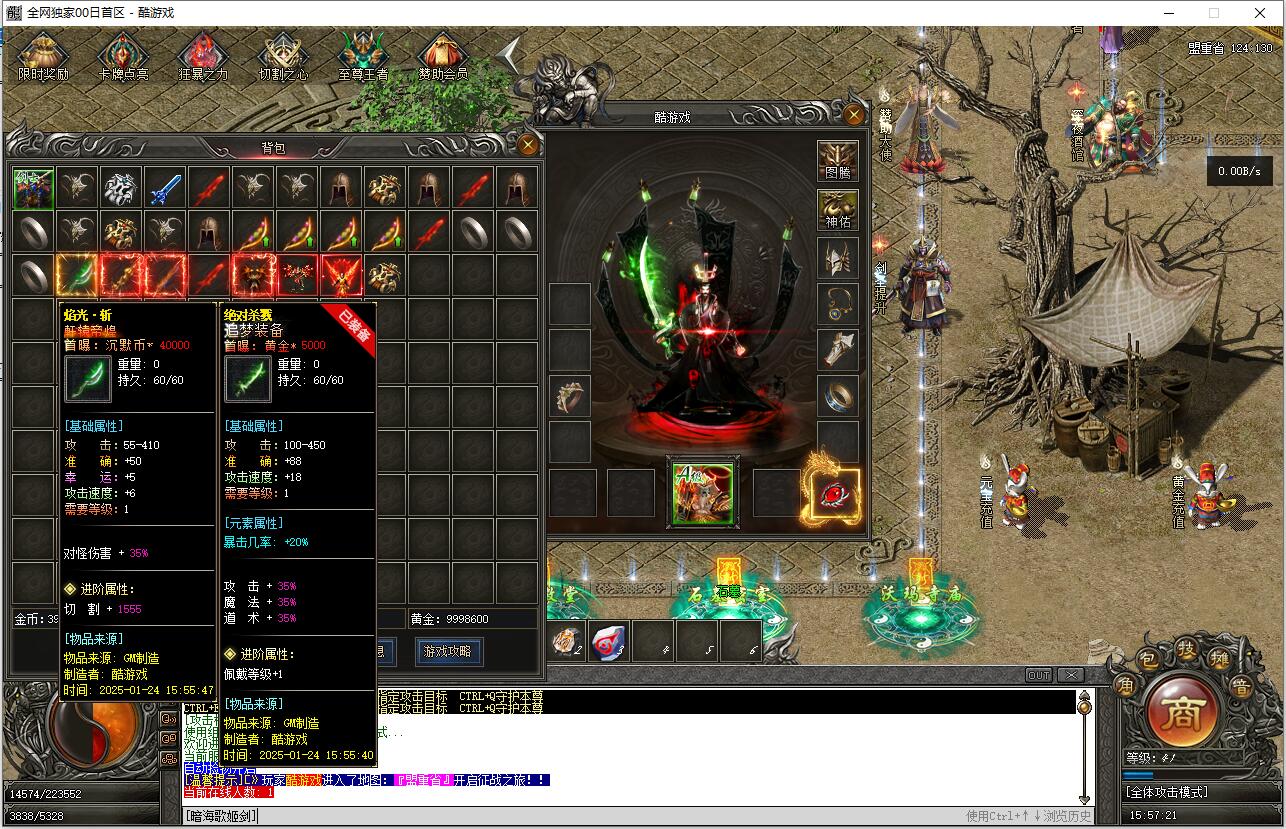Click the chat text input box
The width and height of the screenshot is (1286, 829).
pos(600,816)
